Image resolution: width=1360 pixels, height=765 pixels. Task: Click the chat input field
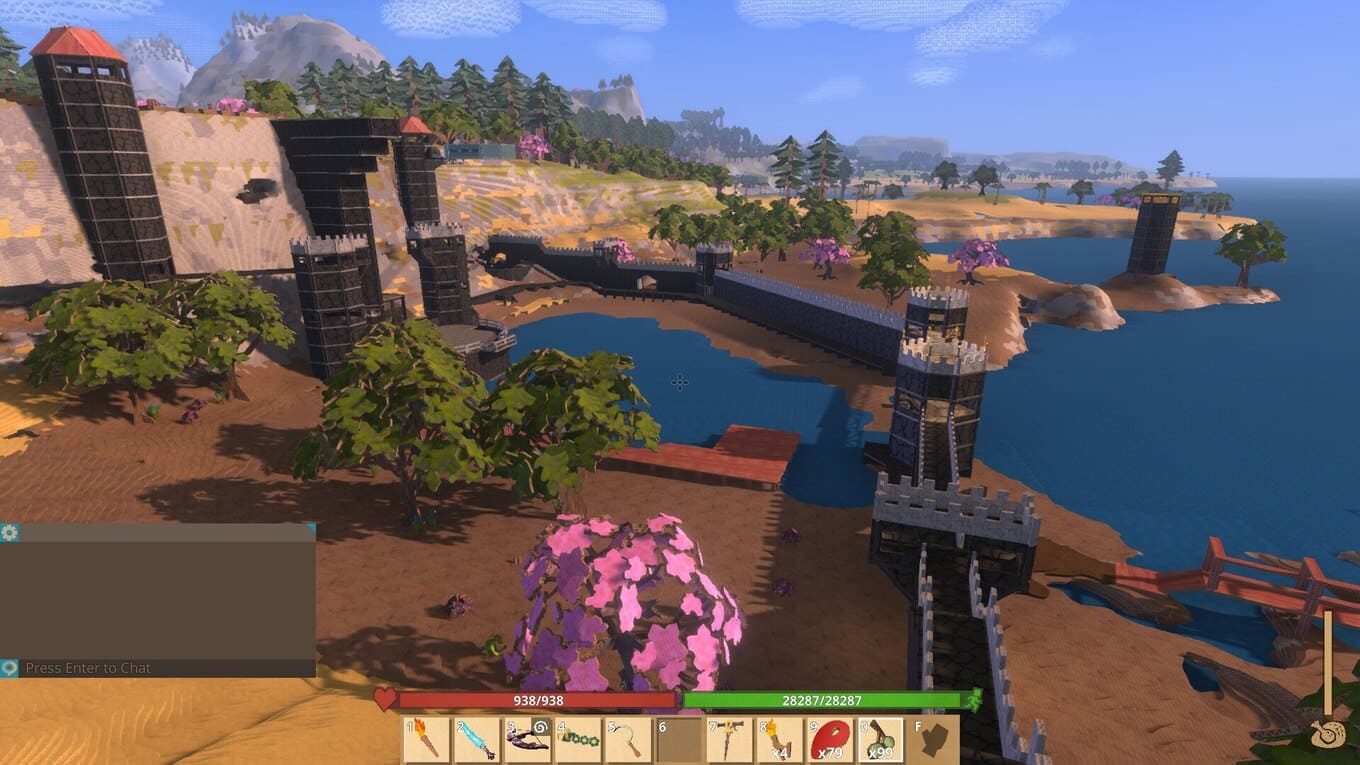pyautogui.click(x=165, y=668)
